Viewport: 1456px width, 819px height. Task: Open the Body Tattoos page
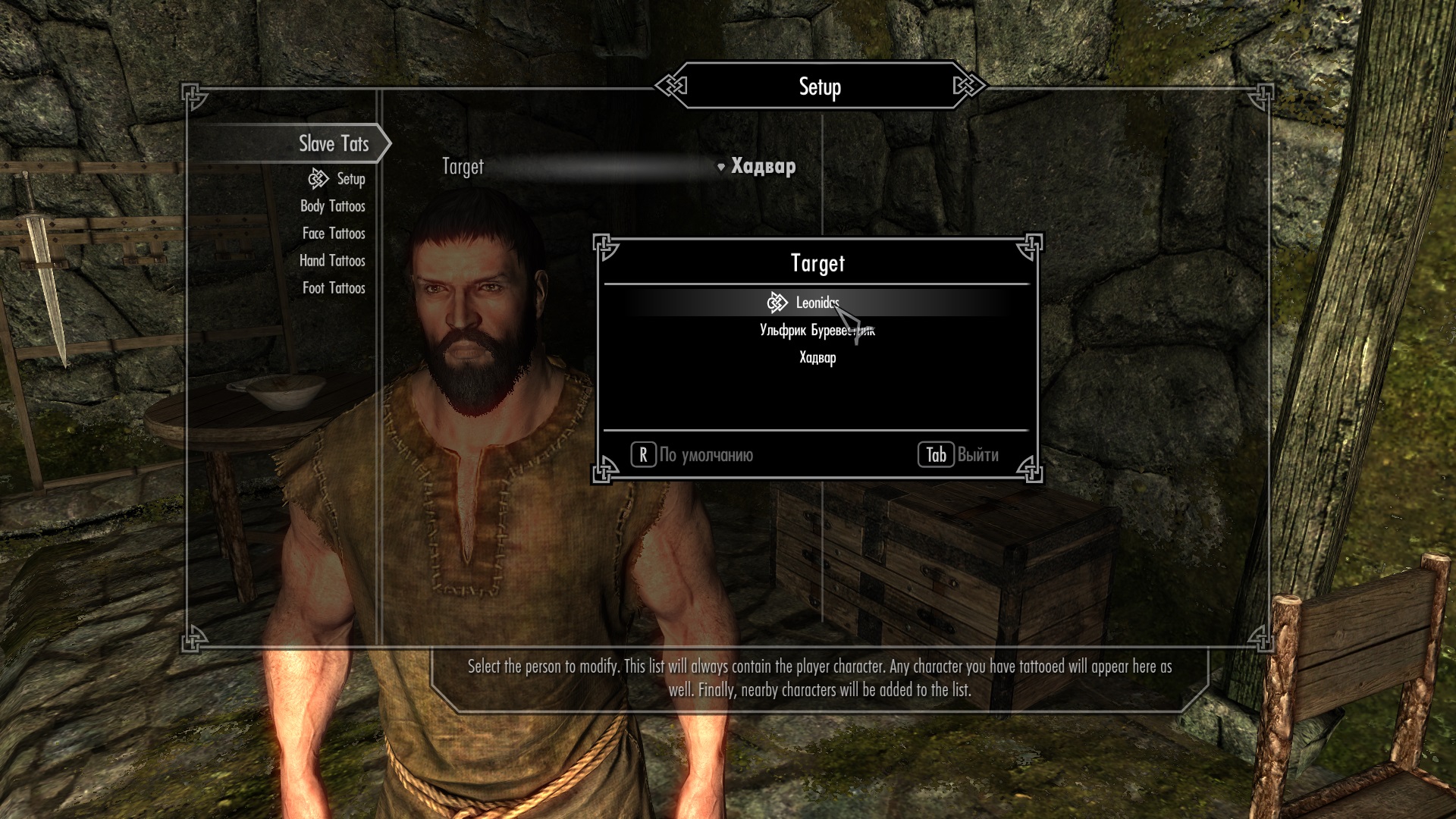332,206
